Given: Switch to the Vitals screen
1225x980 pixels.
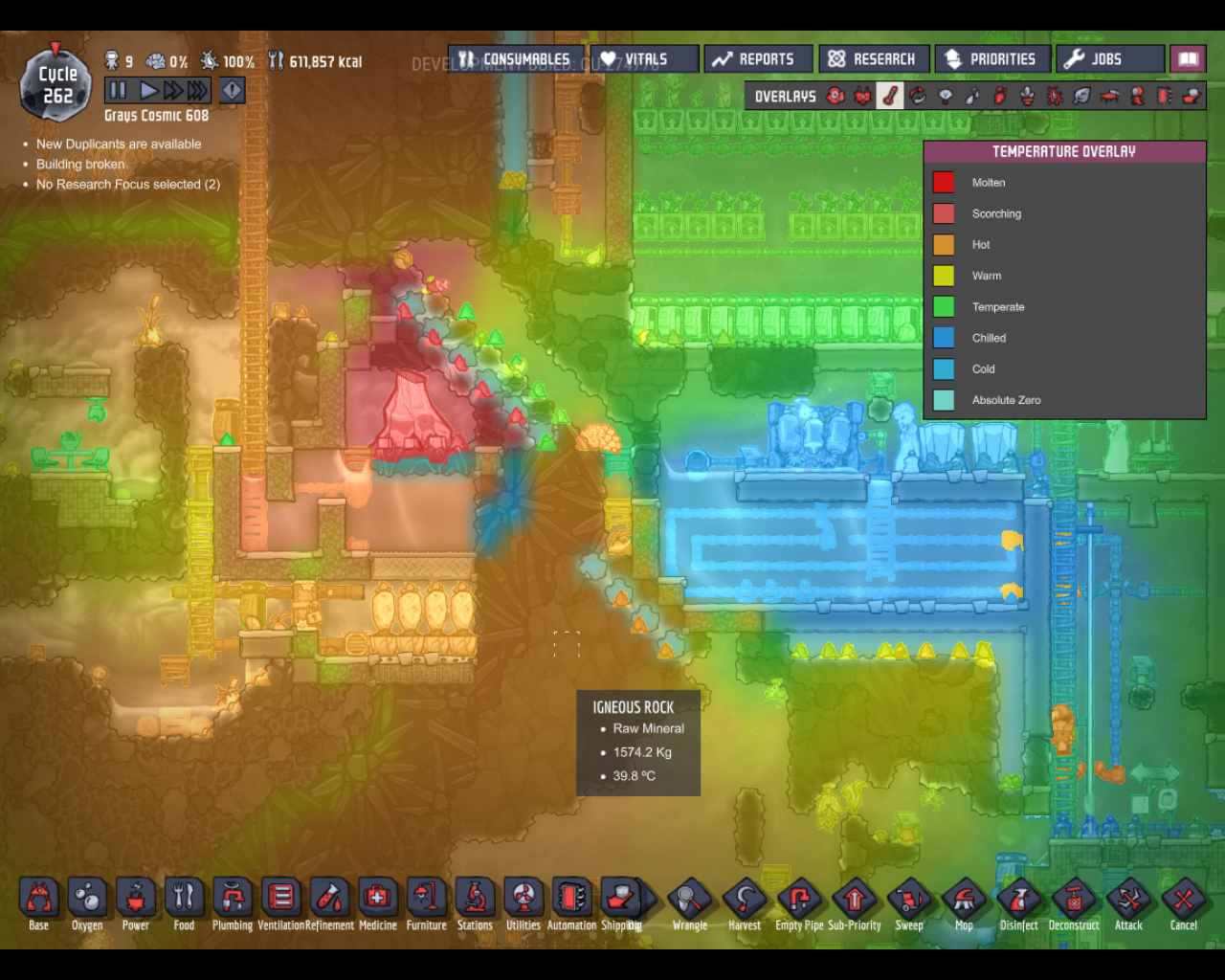Looking at the screenshot, I should click(643, 58).
